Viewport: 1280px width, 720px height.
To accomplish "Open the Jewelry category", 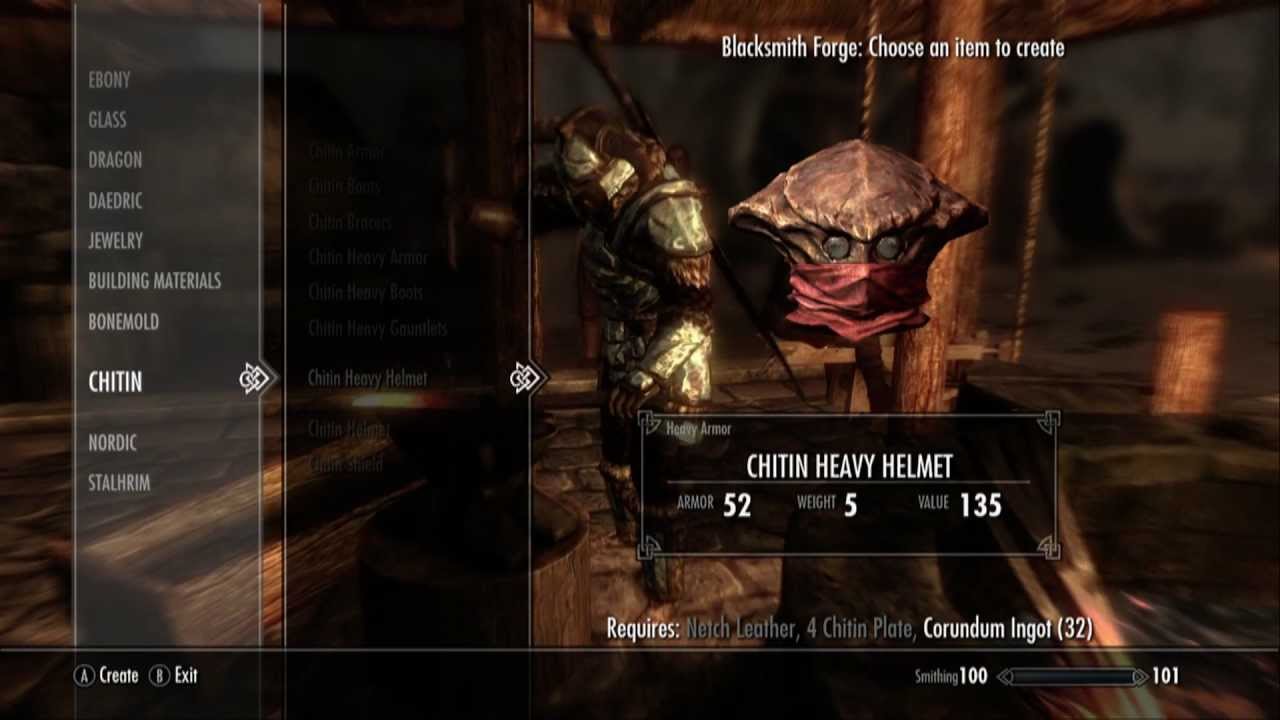I will [115, 241].
